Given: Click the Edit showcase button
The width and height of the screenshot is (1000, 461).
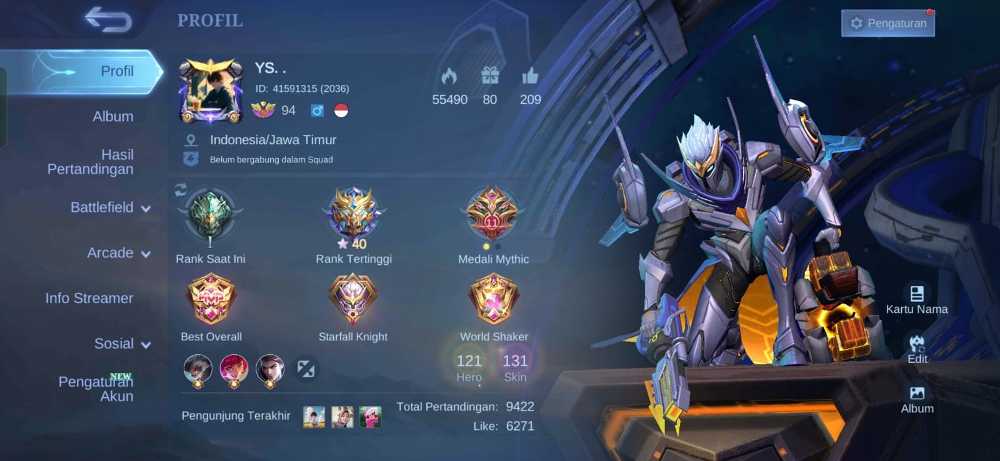Looking at the screenshot, I should [917, 348].
